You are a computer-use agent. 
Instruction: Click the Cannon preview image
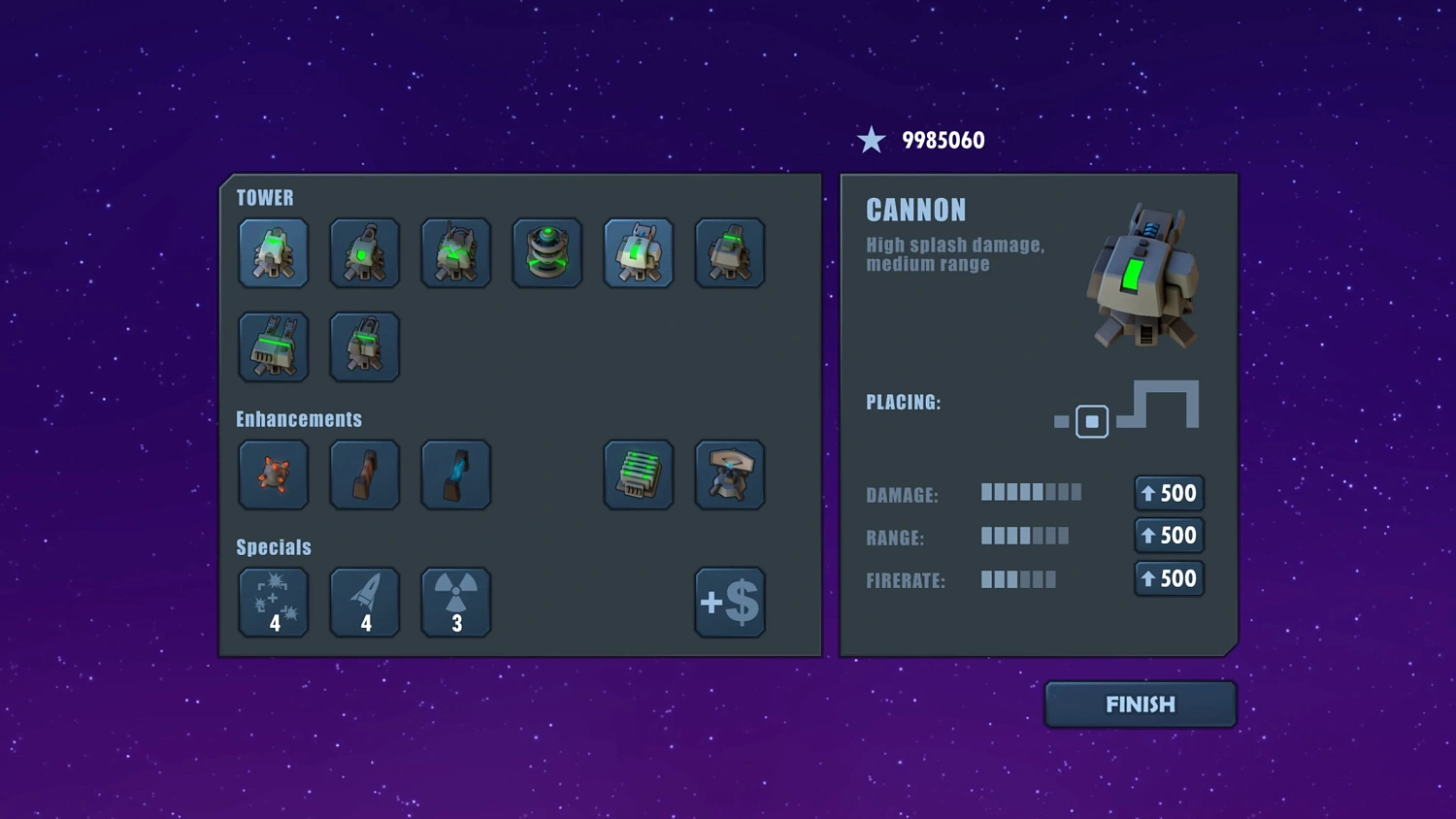pyautogui.click(x=1143, y=277)
